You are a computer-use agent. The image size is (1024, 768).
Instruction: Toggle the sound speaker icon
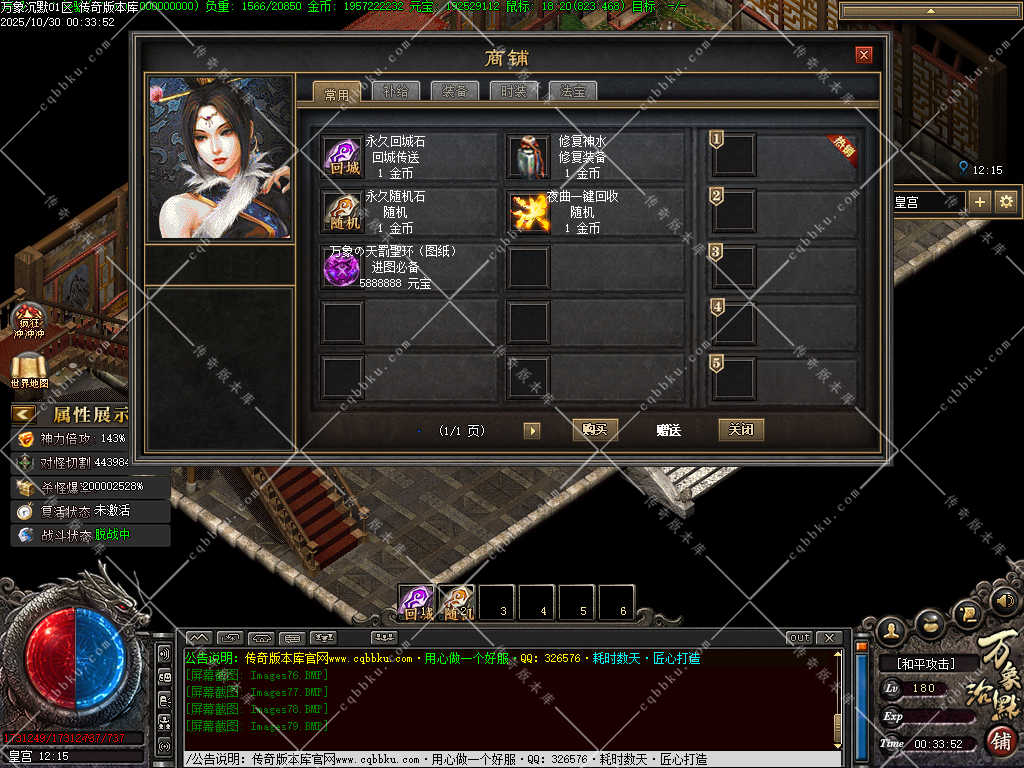pos(1006,600)
